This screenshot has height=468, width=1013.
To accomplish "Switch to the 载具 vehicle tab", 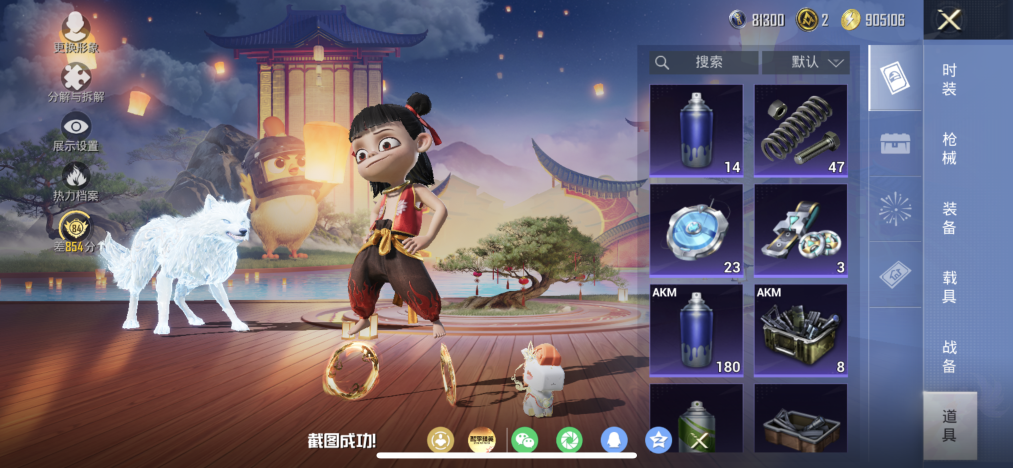I will (949, 286).
